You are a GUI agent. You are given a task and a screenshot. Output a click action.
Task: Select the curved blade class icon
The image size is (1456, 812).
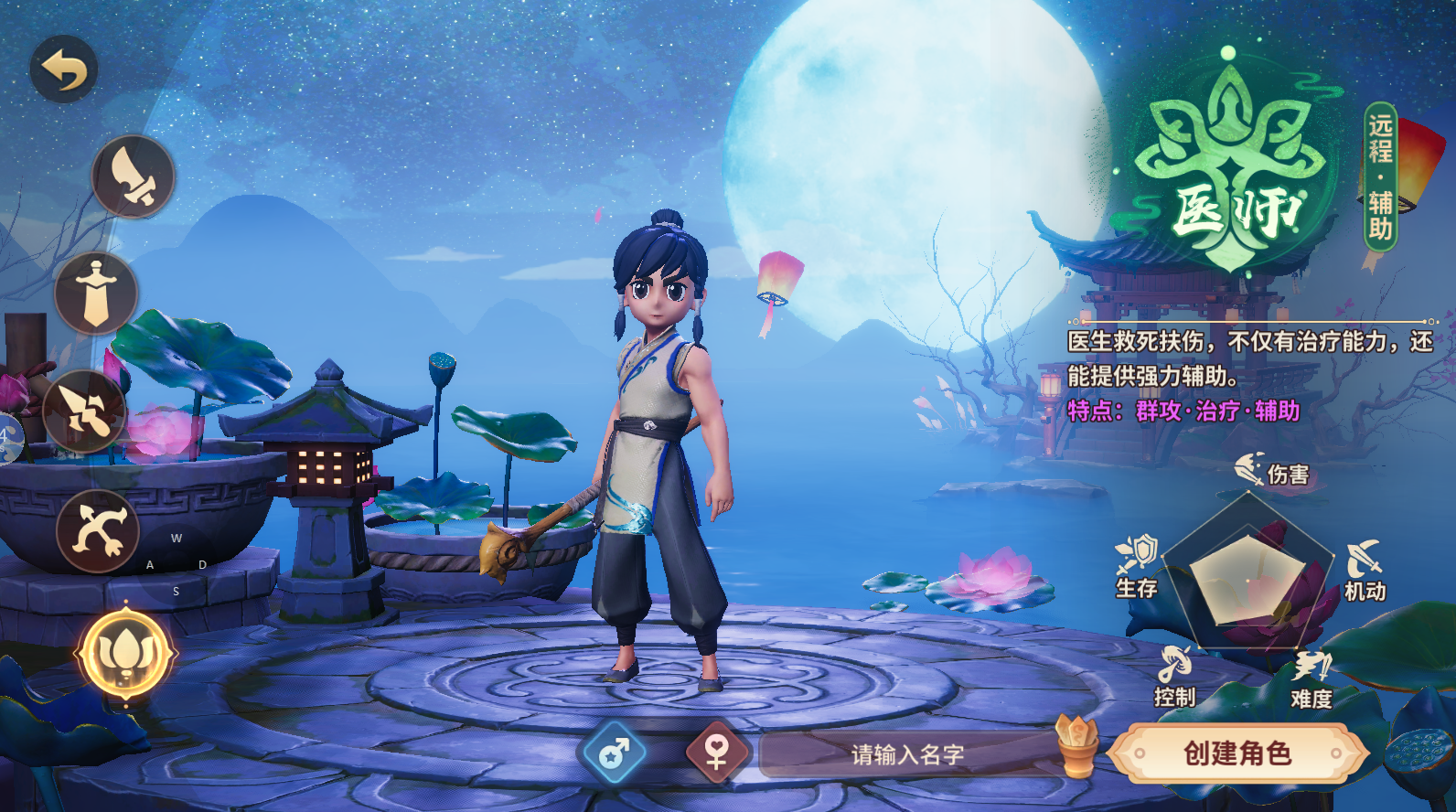point(134,176)
